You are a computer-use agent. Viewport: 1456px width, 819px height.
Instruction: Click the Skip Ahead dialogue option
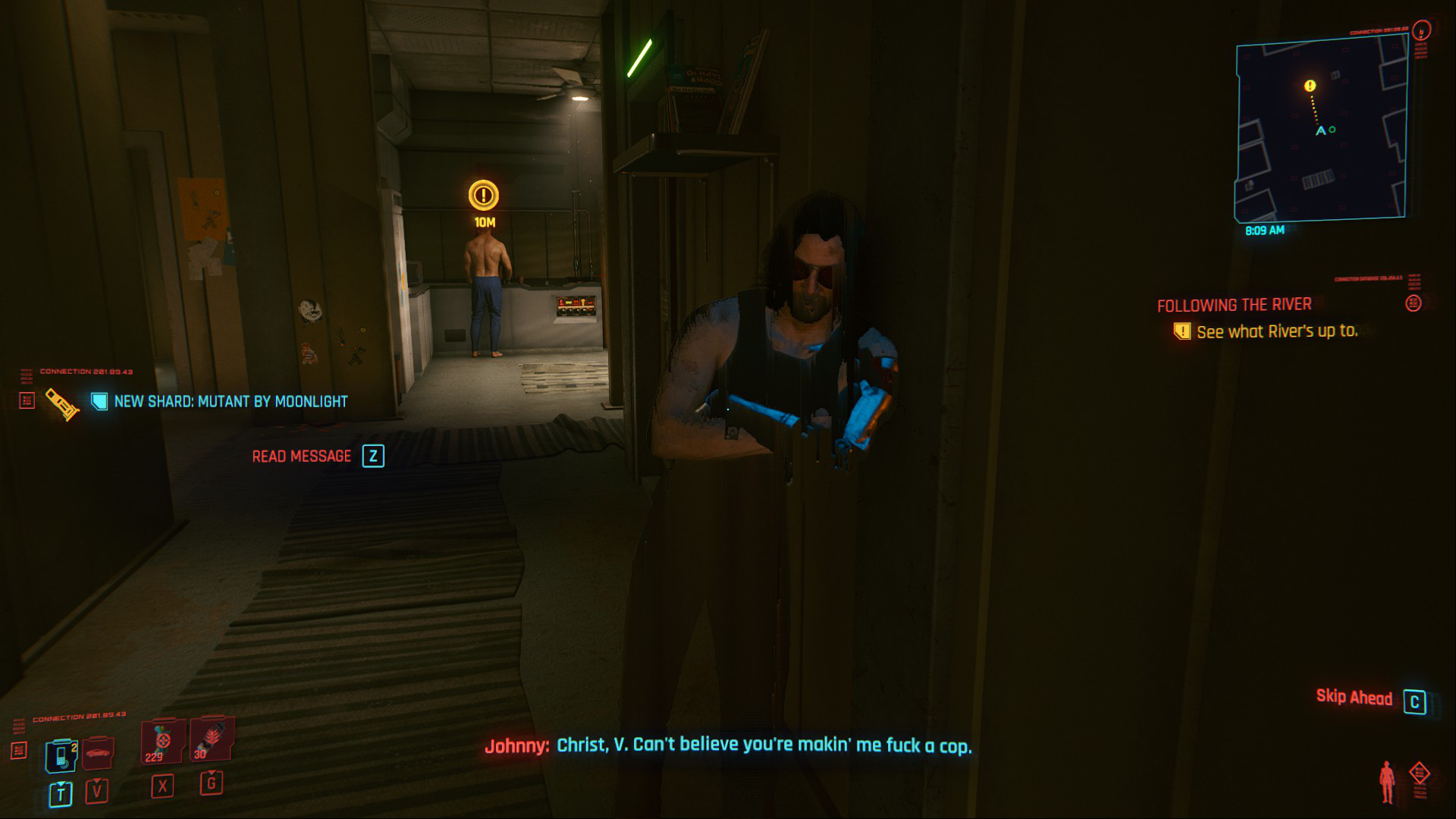1354,698
